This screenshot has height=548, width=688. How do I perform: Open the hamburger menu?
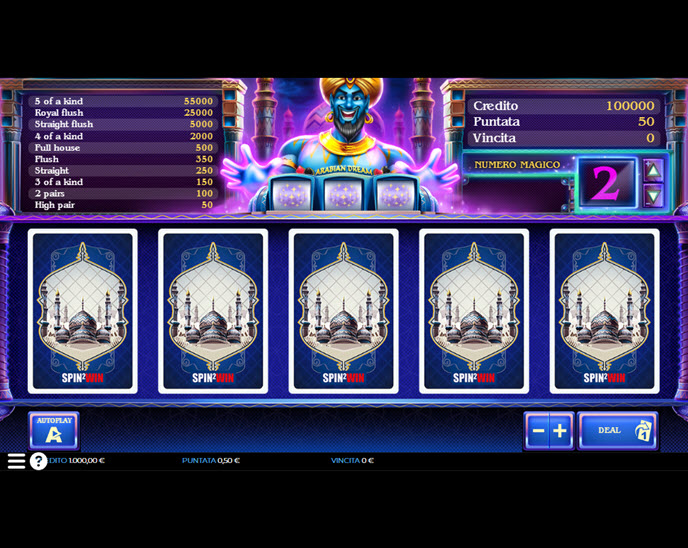(16, 461)
